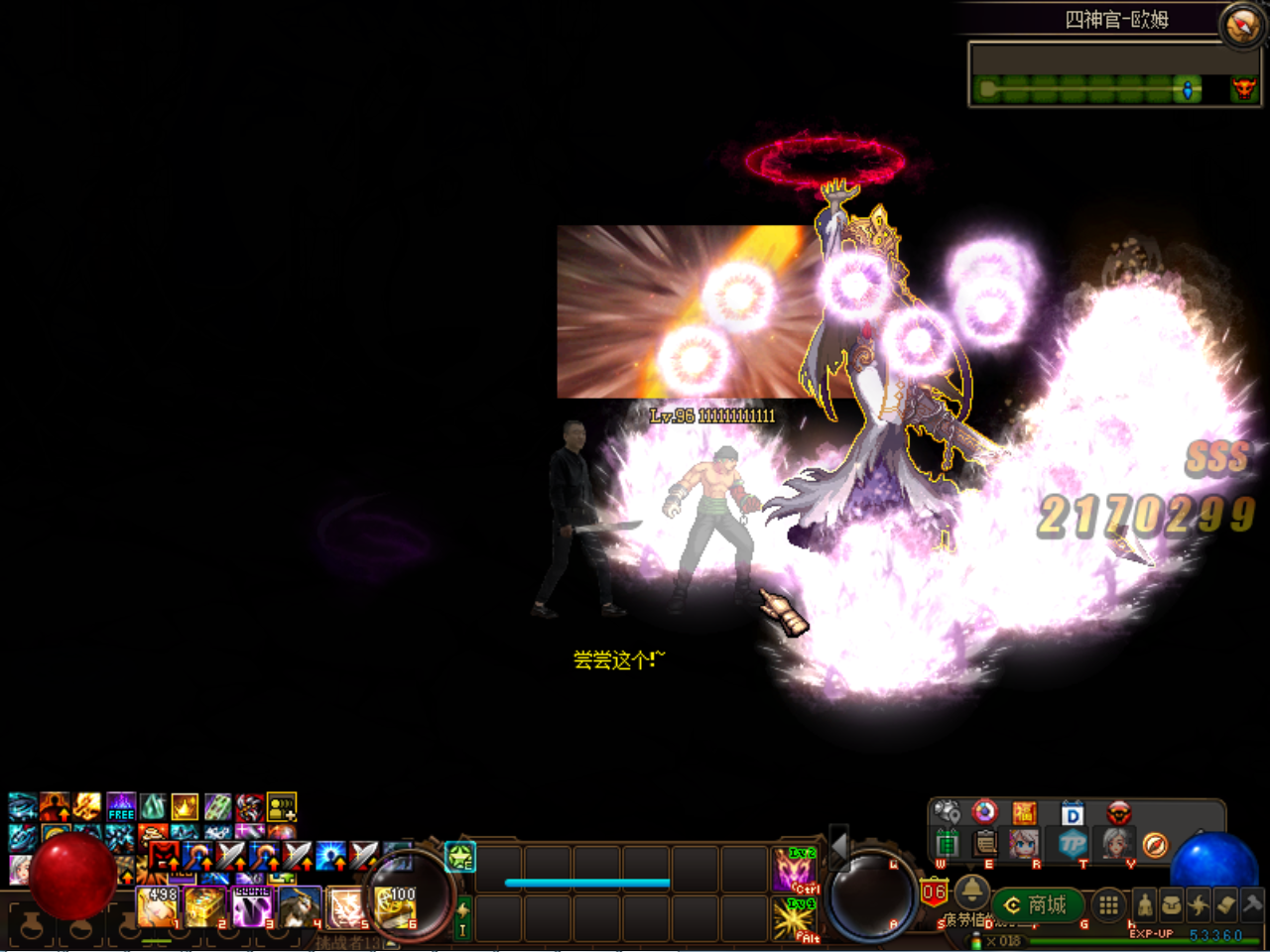1270x952 pixels.
Task: Open the blue D daily event calendar
Action: (x=1074, y=816)
